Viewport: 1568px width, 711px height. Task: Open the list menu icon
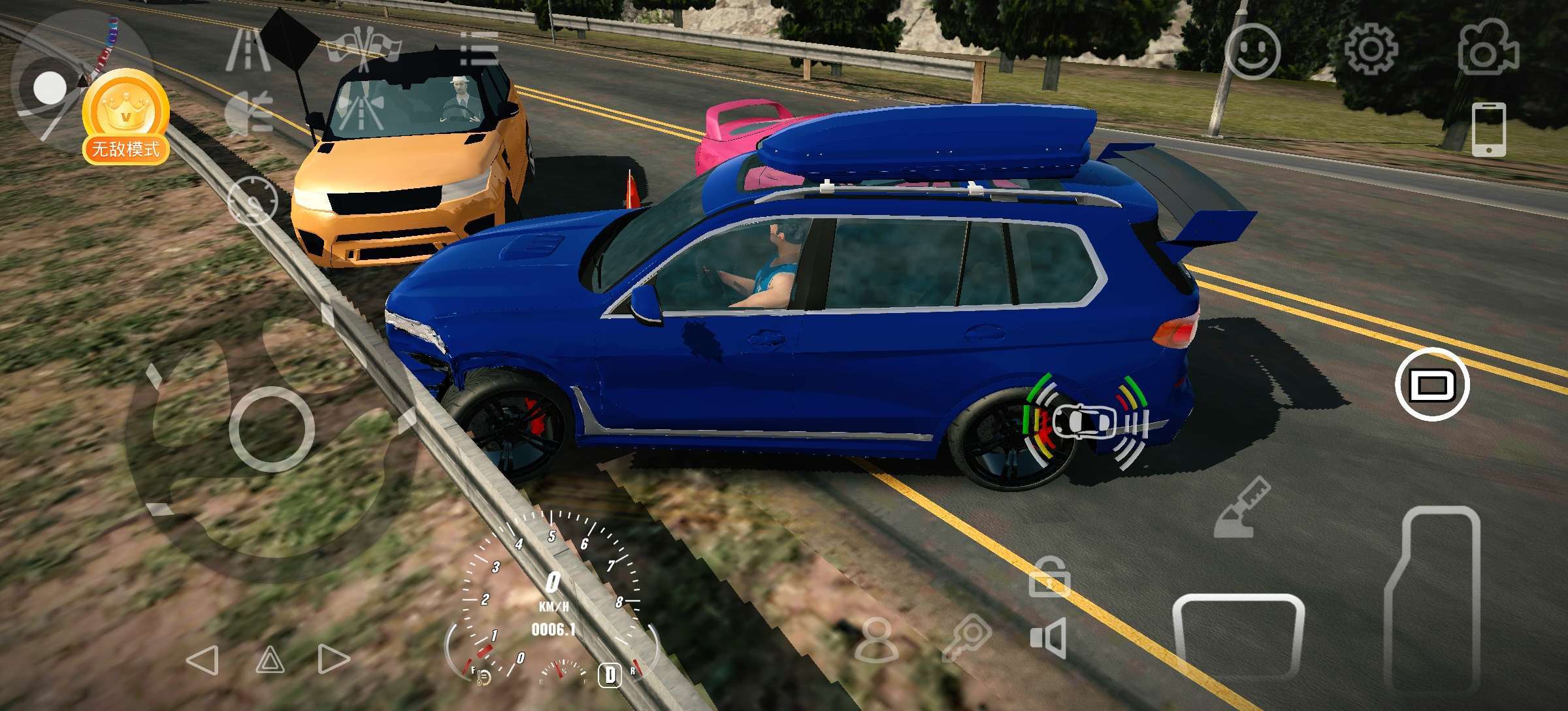(480, 49)
